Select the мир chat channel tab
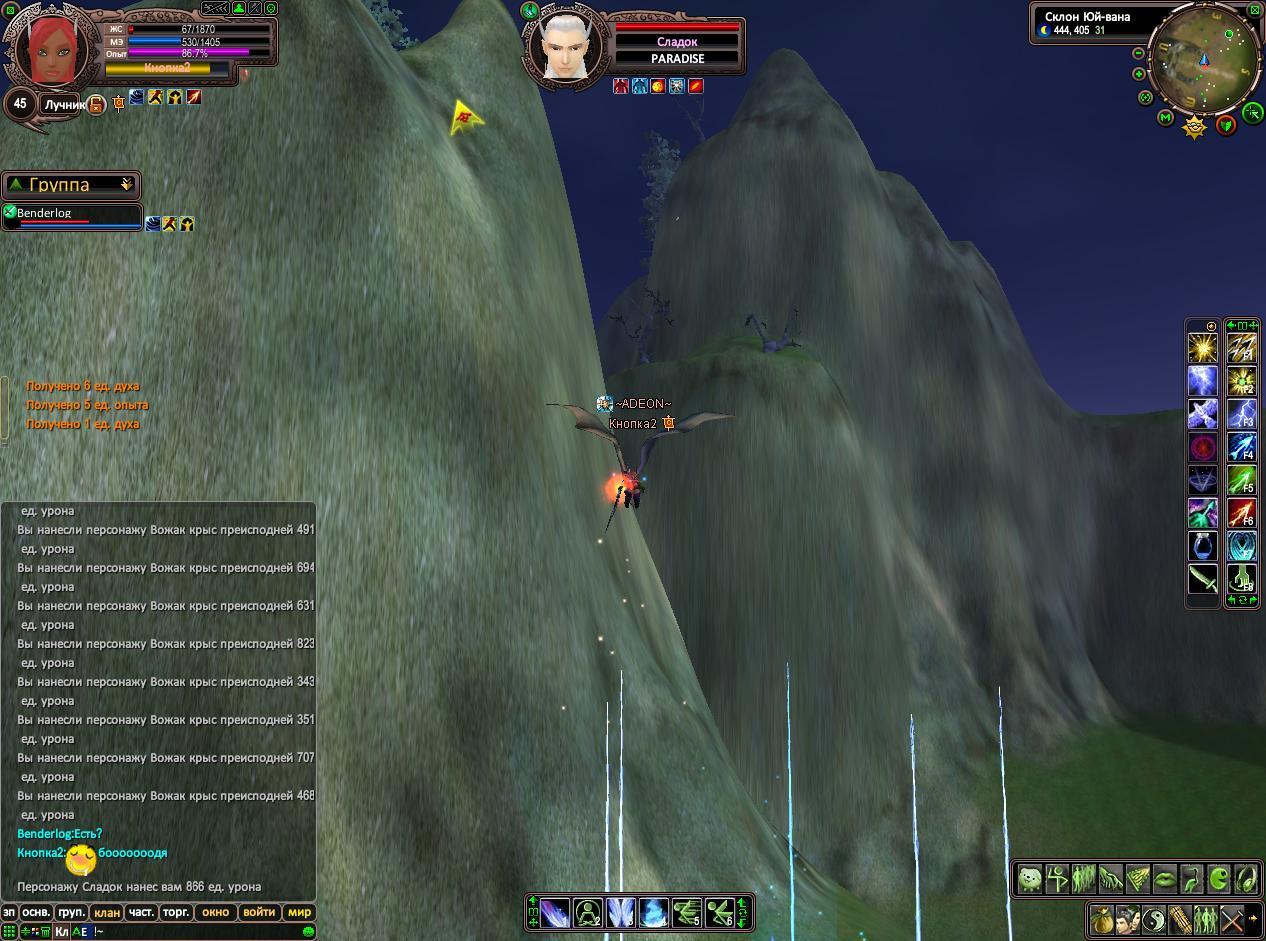This screenshot has width=1266, height=941. point(299,912)
